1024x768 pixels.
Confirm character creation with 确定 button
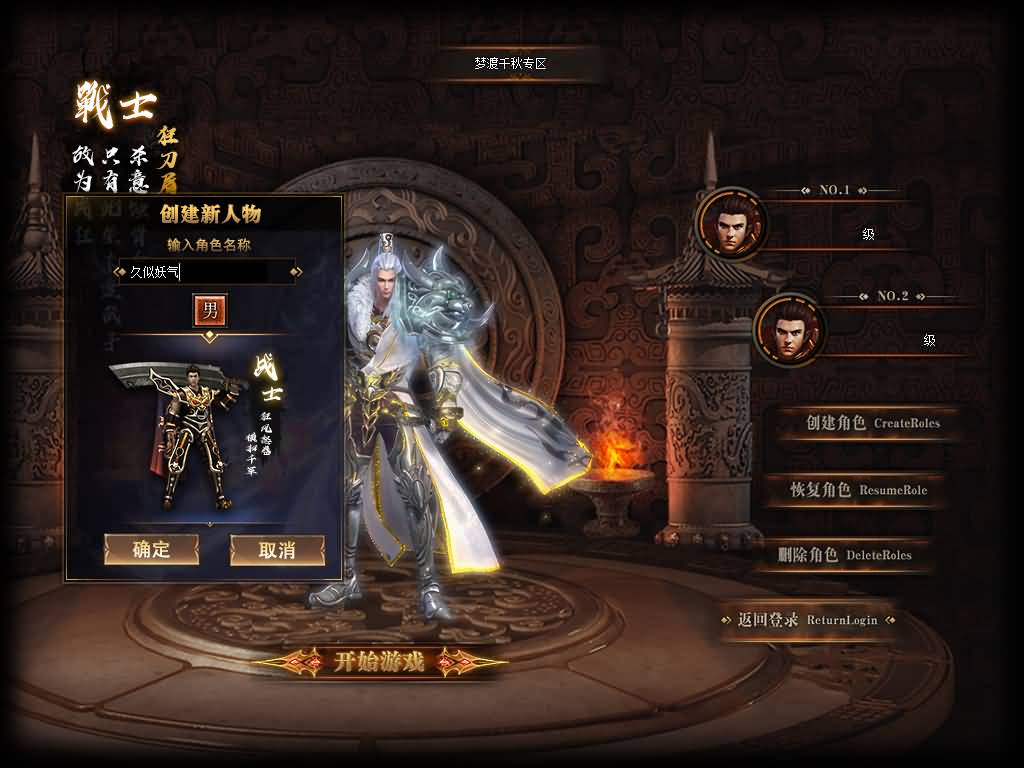(151, 549)
